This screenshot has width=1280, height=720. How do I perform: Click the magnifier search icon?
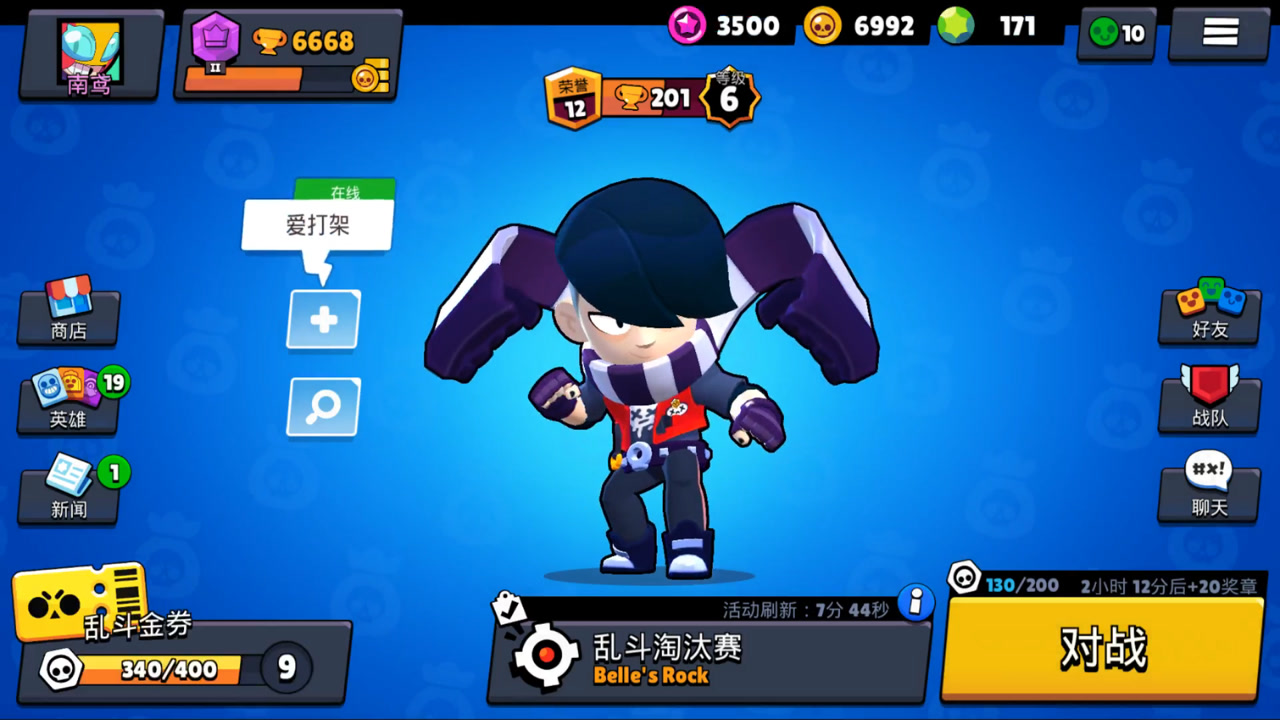click(322, 407)
